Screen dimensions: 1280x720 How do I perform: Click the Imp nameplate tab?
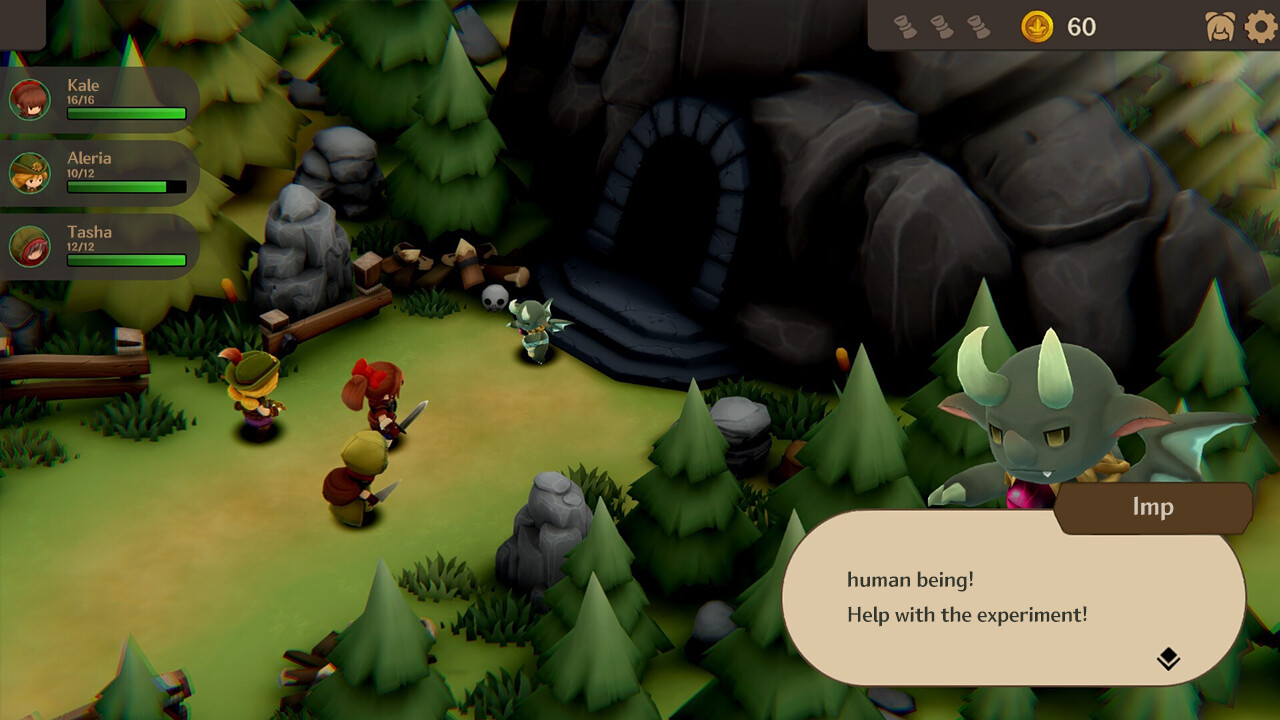(x=1154, y=507)
